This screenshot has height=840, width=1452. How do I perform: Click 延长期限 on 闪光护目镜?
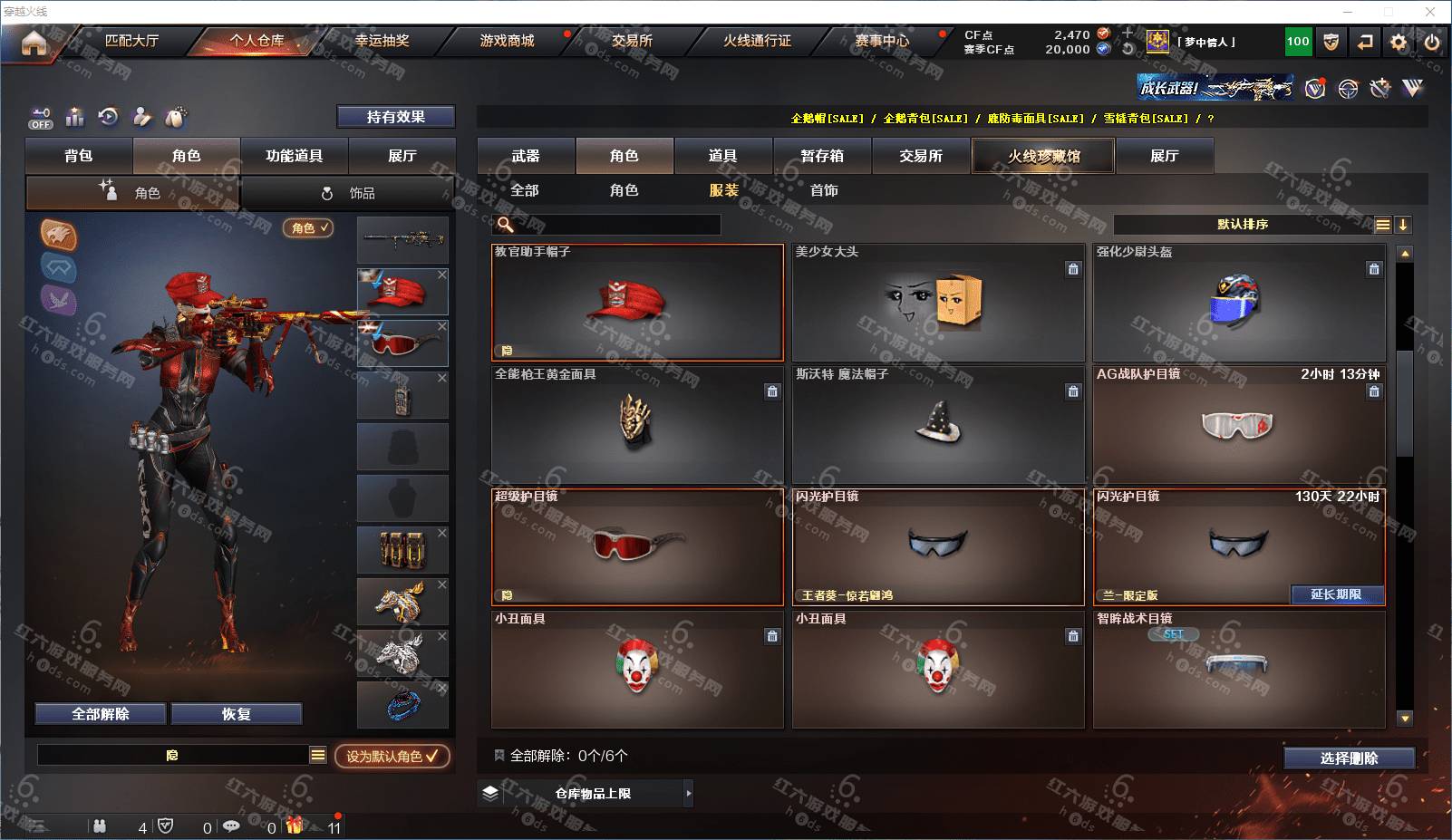tap(1336, 594)
